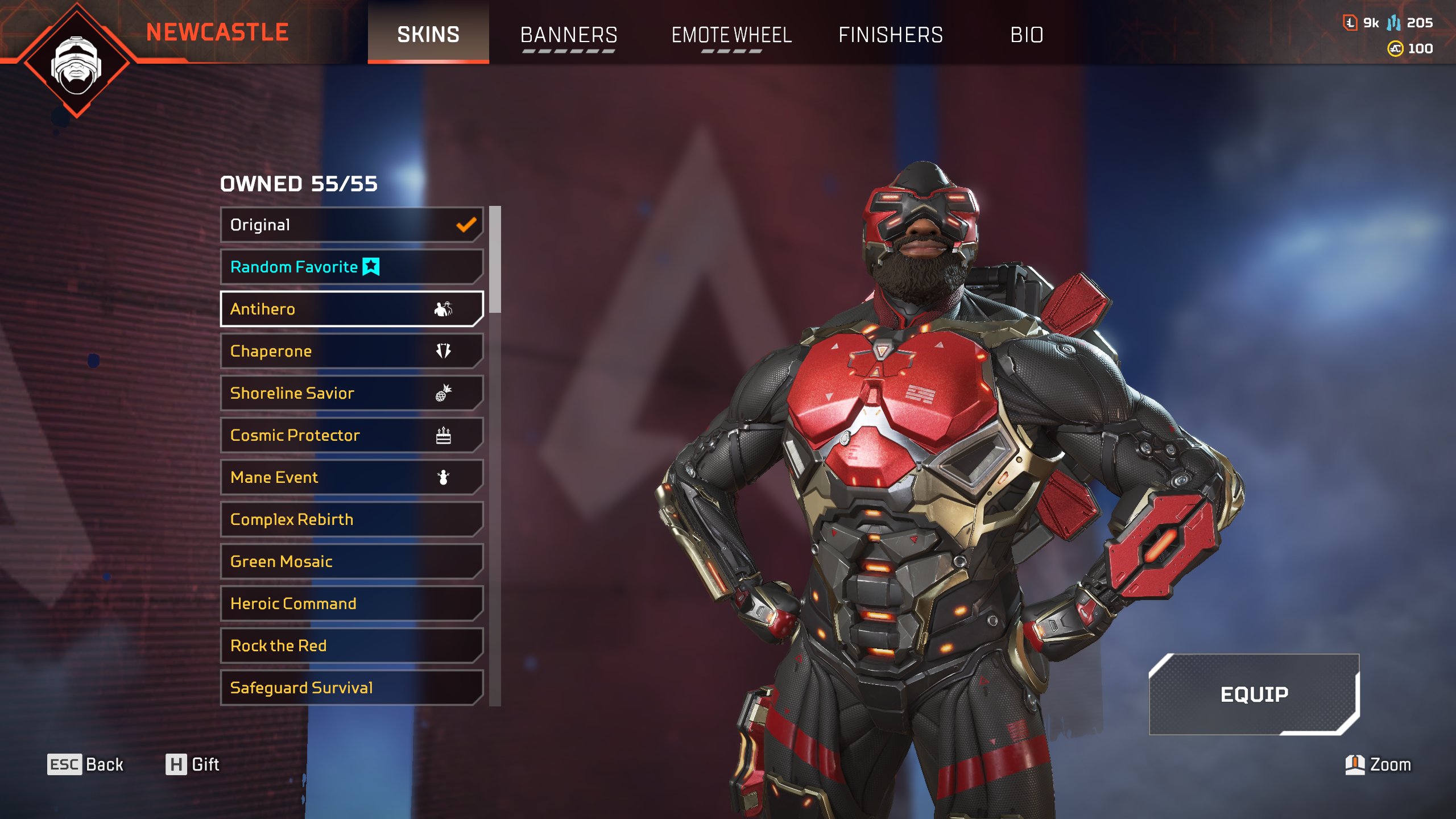Click the skin list scrollbar
Screen dimensions: 1456x819
(x=495, y=259)
